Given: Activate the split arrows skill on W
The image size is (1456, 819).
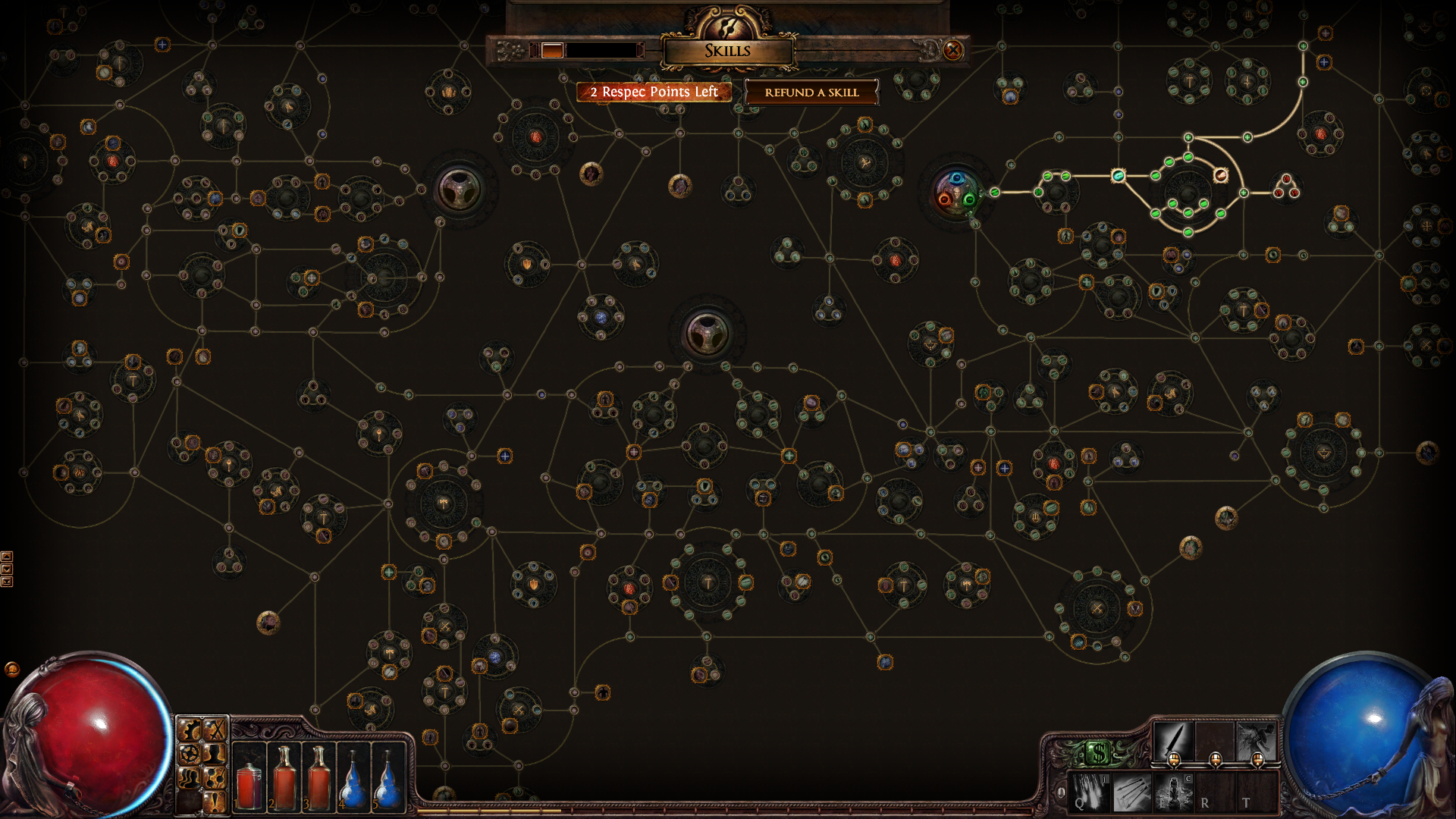Looking at the screenshot, I should tap(1131, 791).
